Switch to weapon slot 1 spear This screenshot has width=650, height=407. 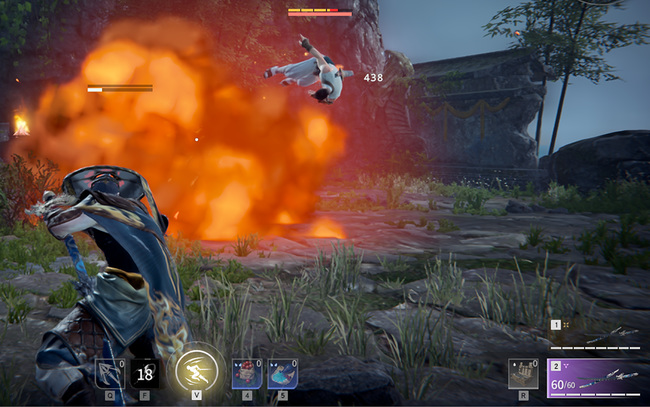click(597, 333)
